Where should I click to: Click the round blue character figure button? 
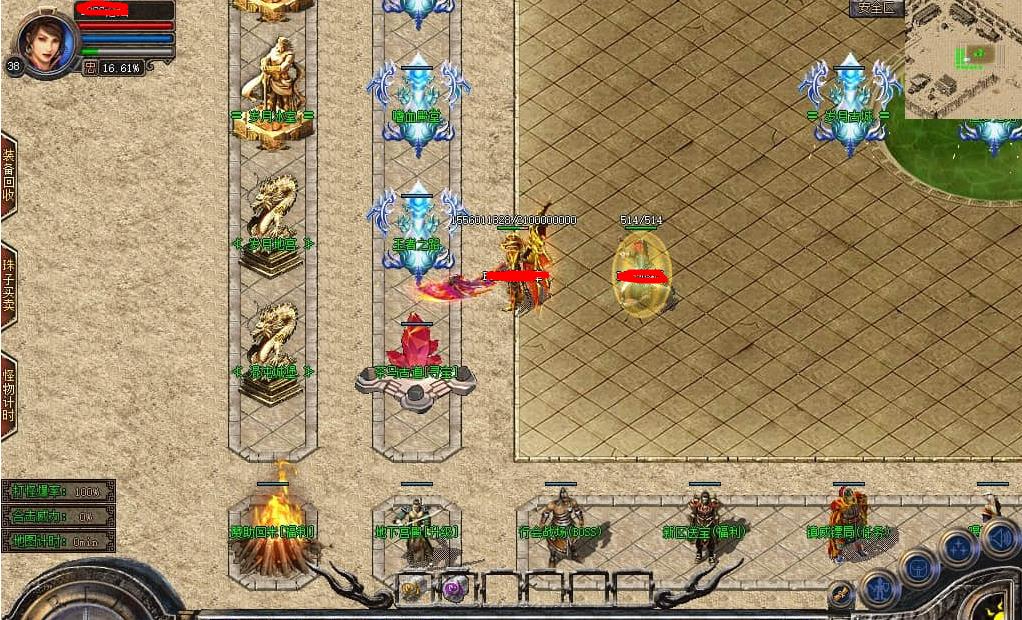pyautogui.click(x=881, y=589)
